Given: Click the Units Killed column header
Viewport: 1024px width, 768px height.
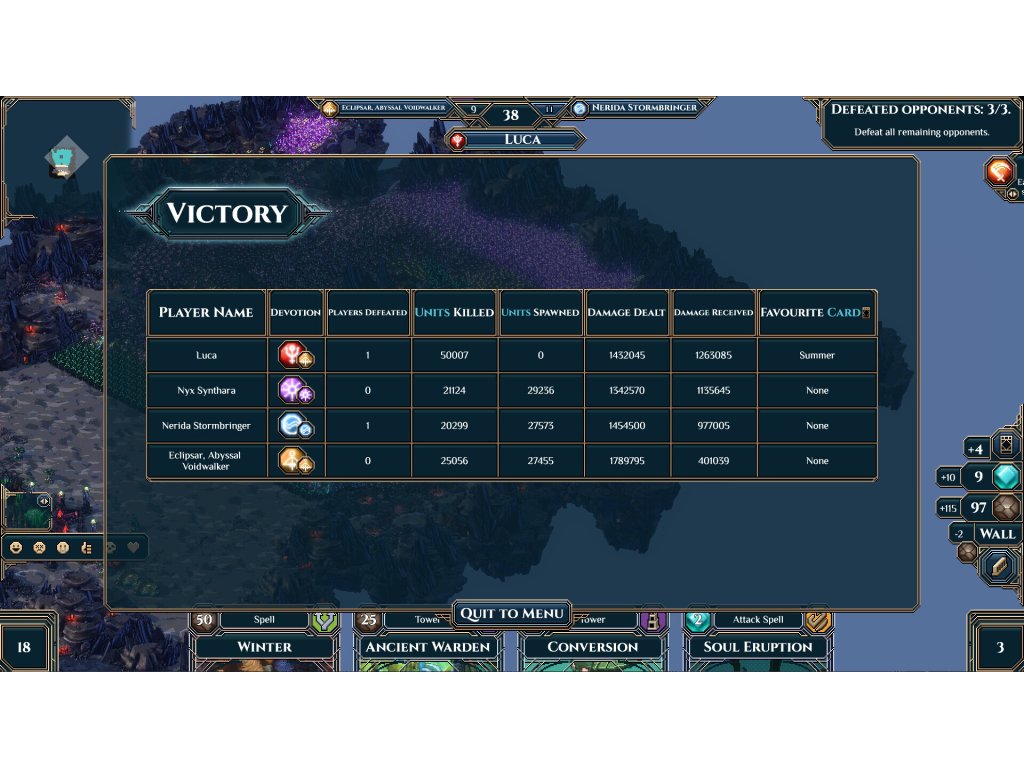Looking at the screenshot, I should 454,312.
